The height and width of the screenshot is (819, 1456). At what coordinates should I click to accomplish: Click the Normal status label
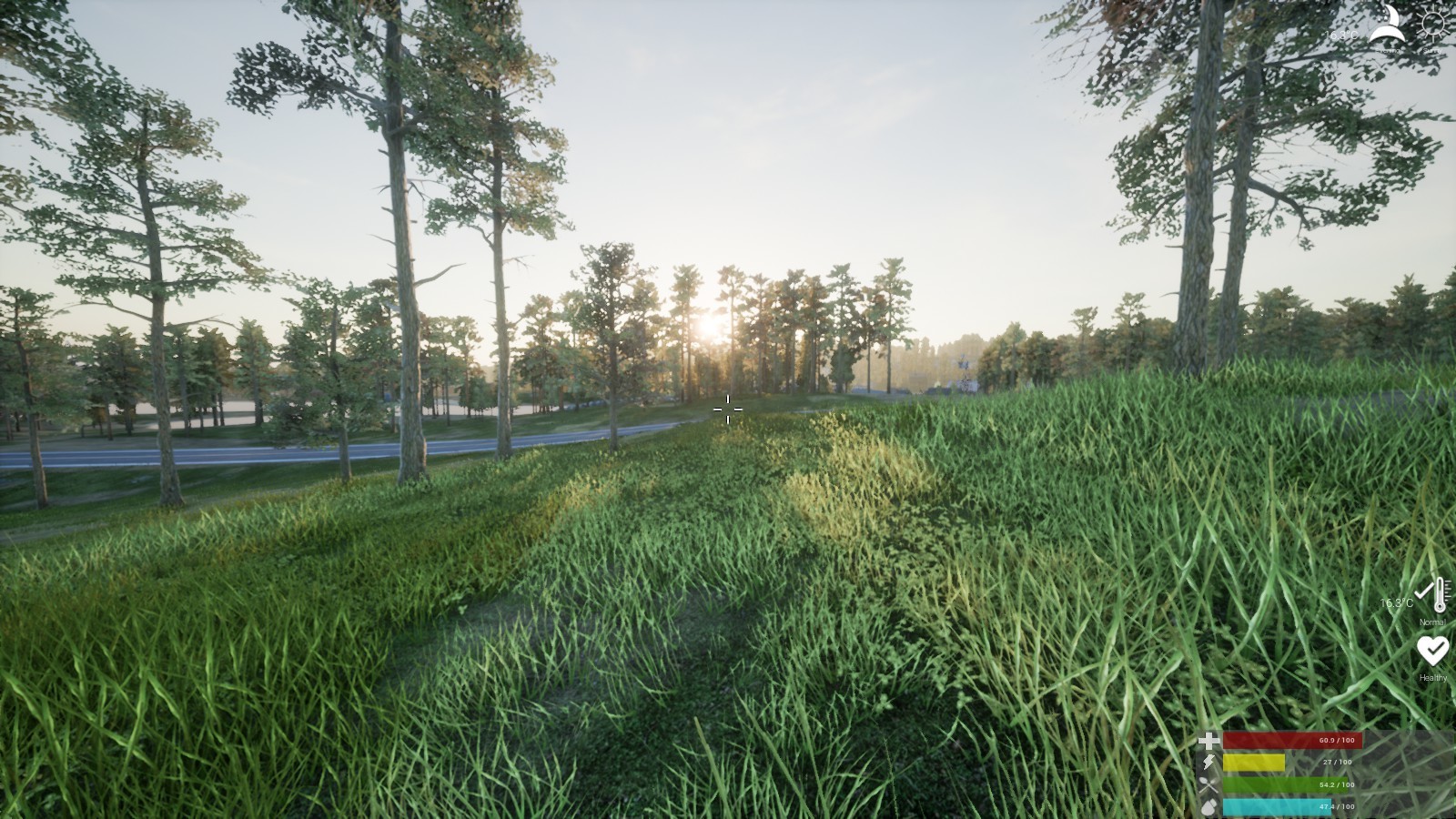click(1433, 622)
